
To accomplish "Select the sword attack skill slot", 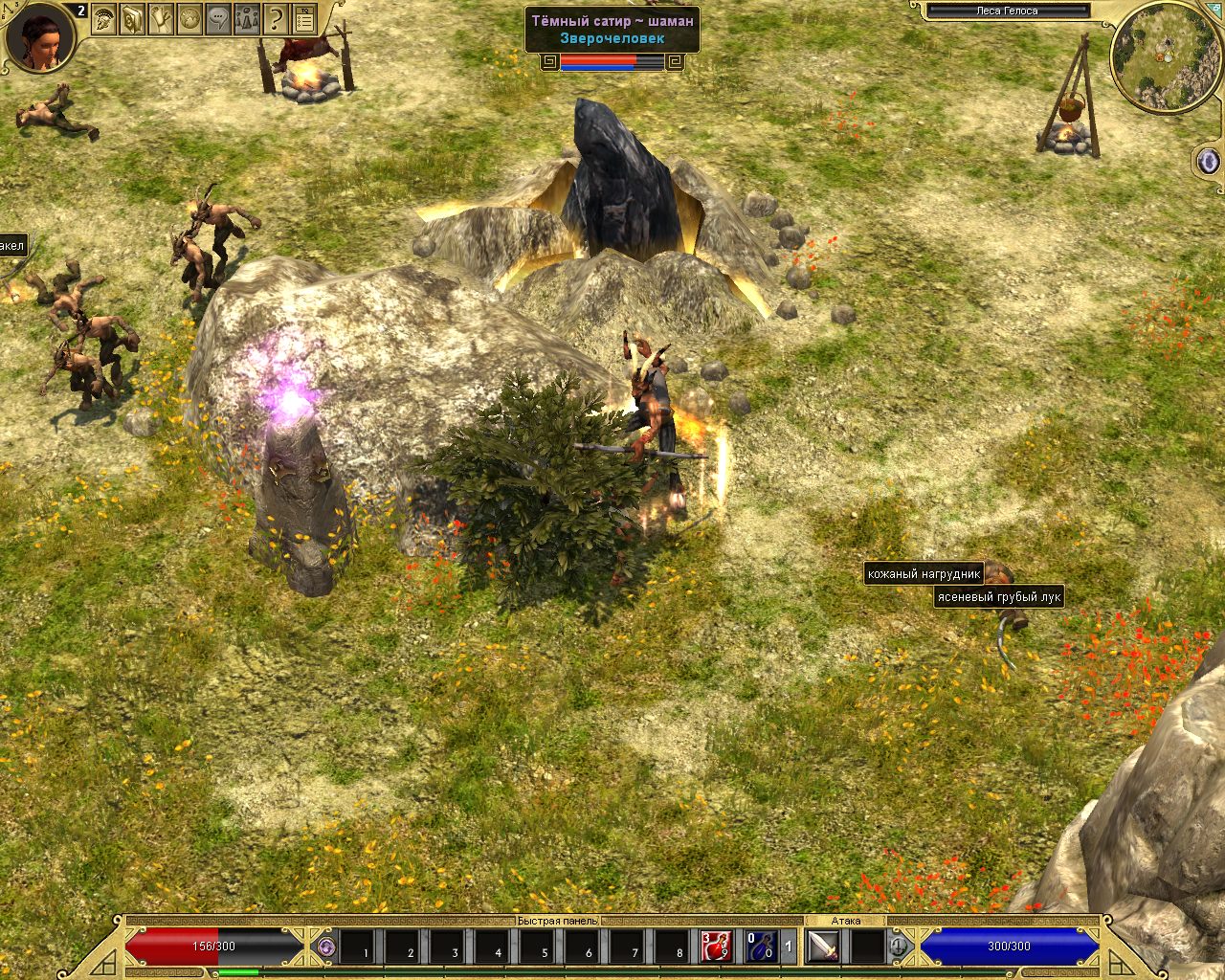I will pos(823,947).
